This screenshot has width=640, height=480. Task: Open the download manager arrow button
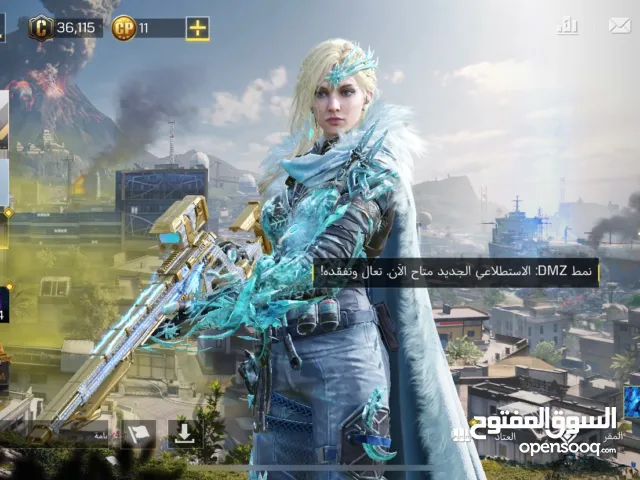(x=184, y=434)
